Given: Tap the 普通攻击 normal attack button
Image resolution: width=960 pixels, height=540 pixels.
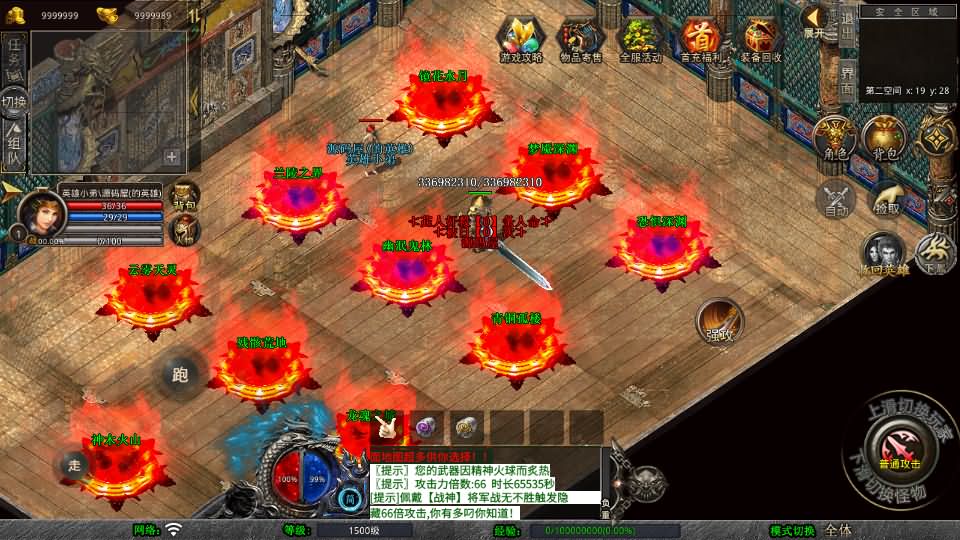Looking at the screenshot, I should tap(898, 446).
